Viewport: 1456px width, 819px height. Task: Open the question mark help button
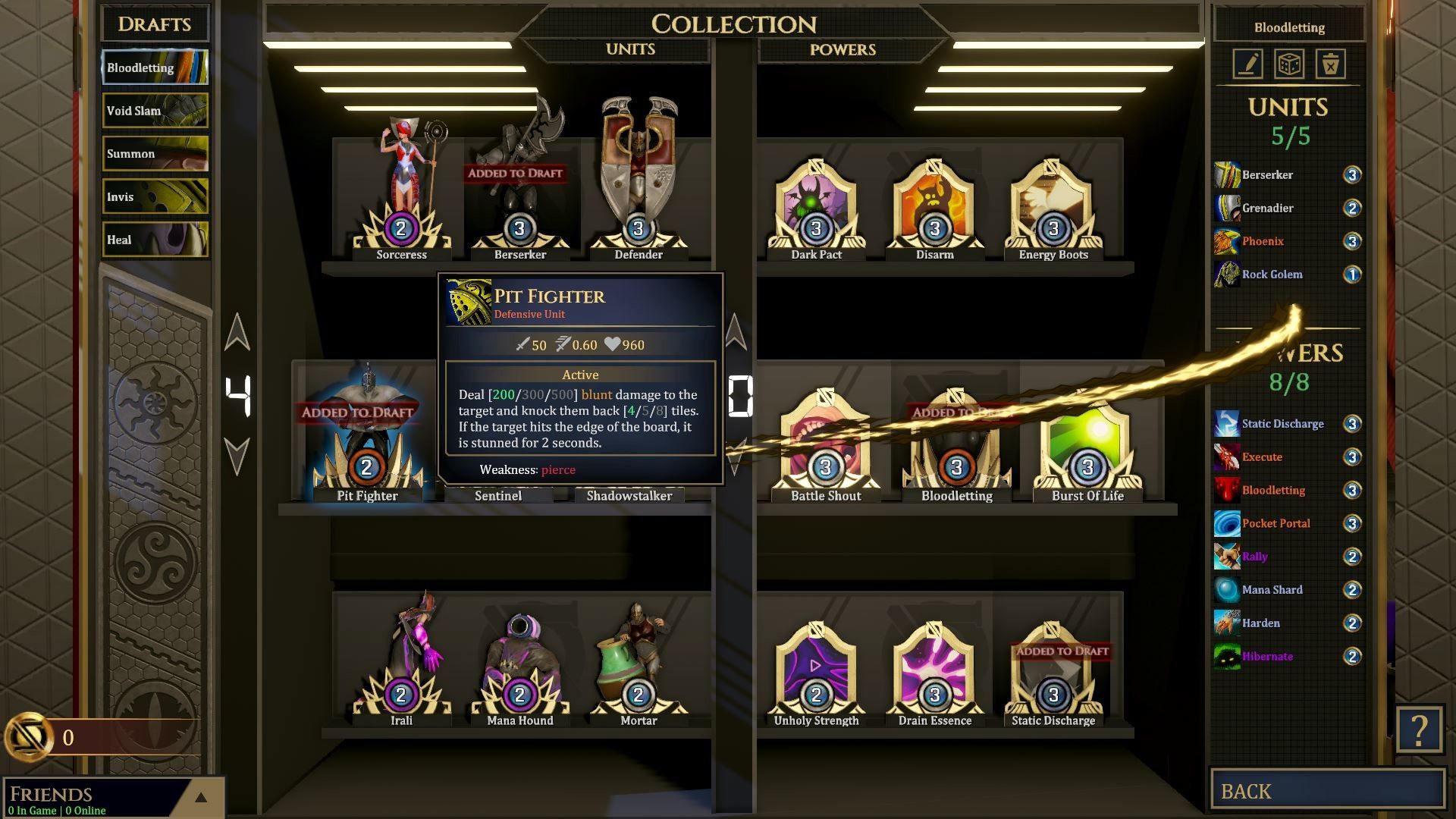pyautogui.click(x=1419, y=730)
